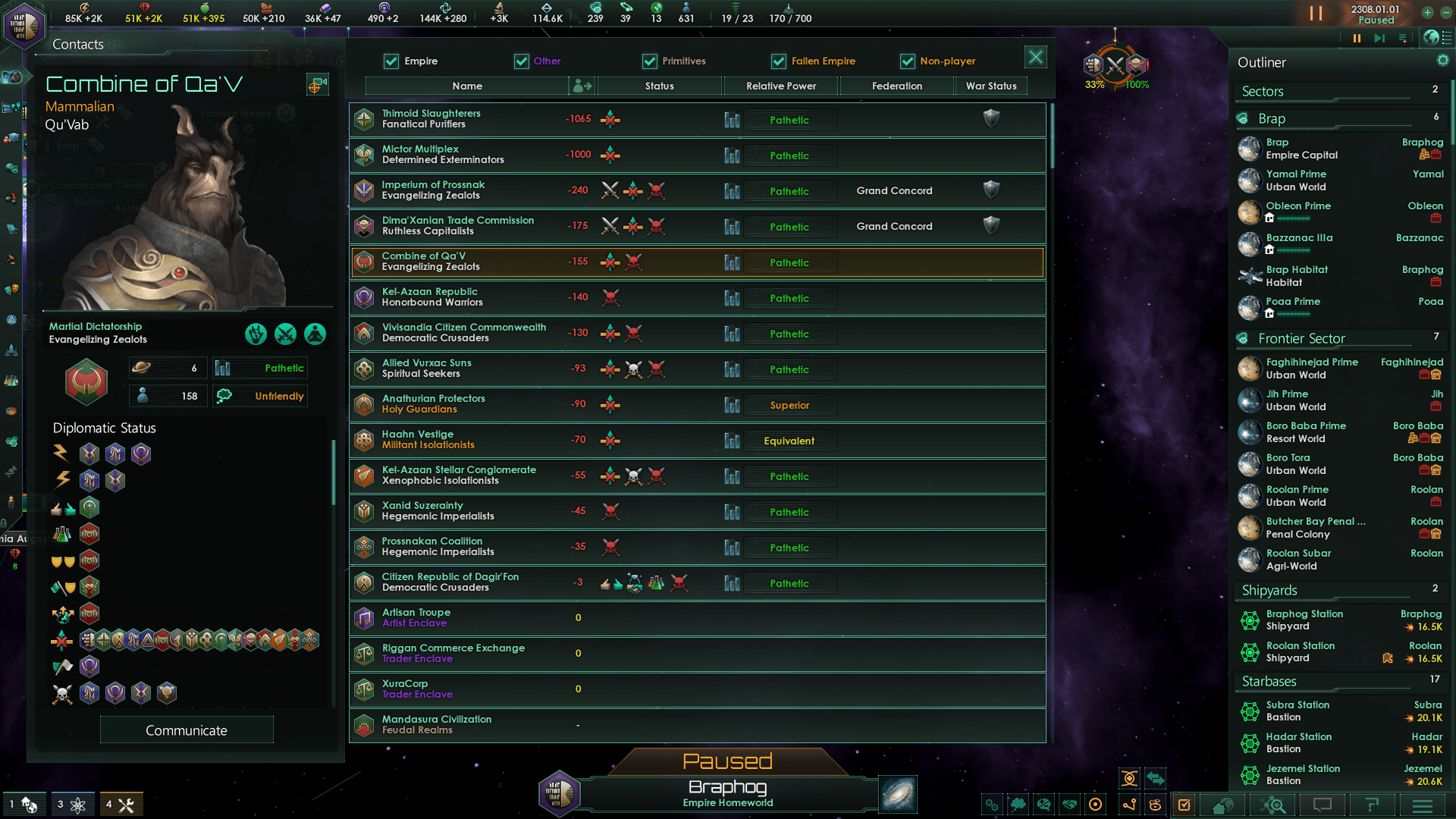Toggle the Fallen Empire filter
Viewport: 1456px width, 819px height.
[x=779, y=61]
